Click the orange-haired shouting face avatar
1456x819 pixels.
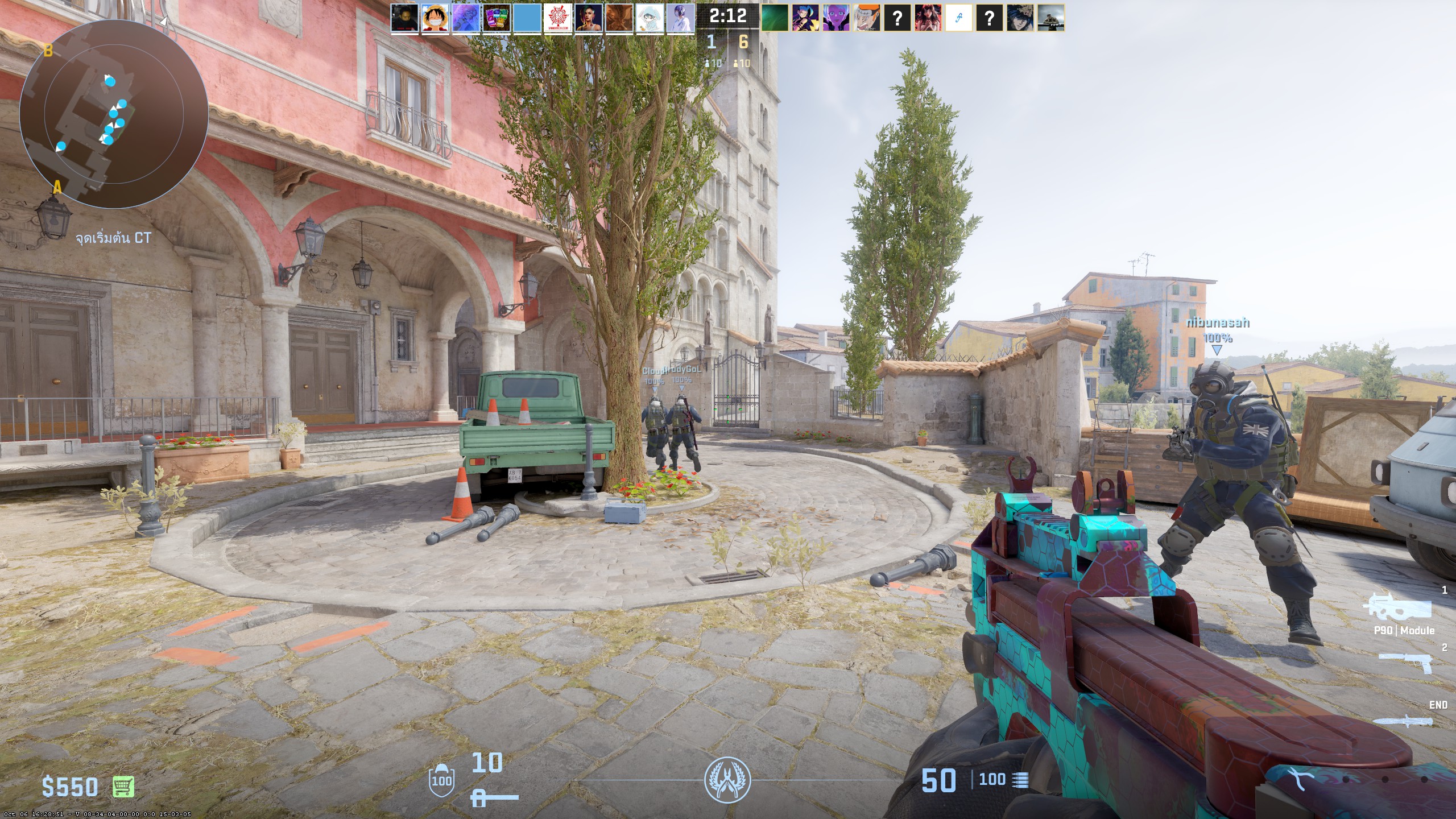click(867, 18)
